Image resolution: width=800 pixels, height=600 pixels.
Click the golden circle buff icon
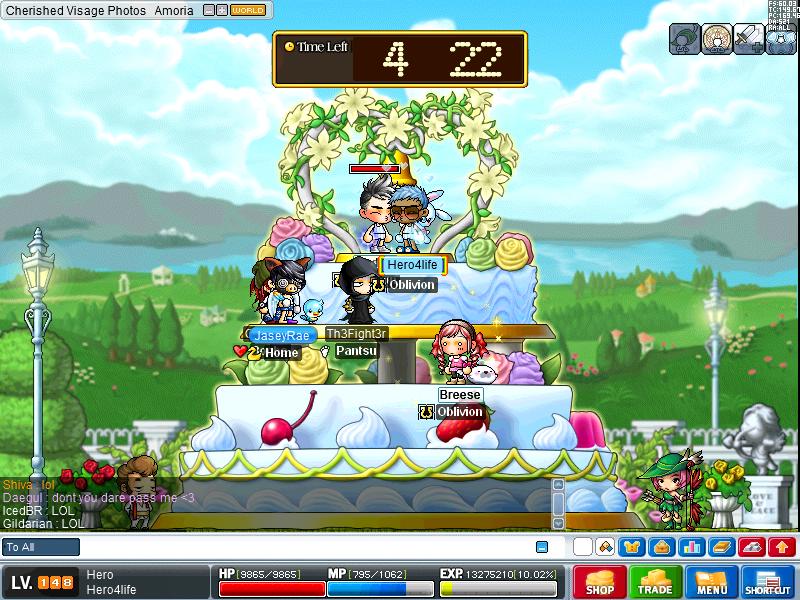pos(717,38)
